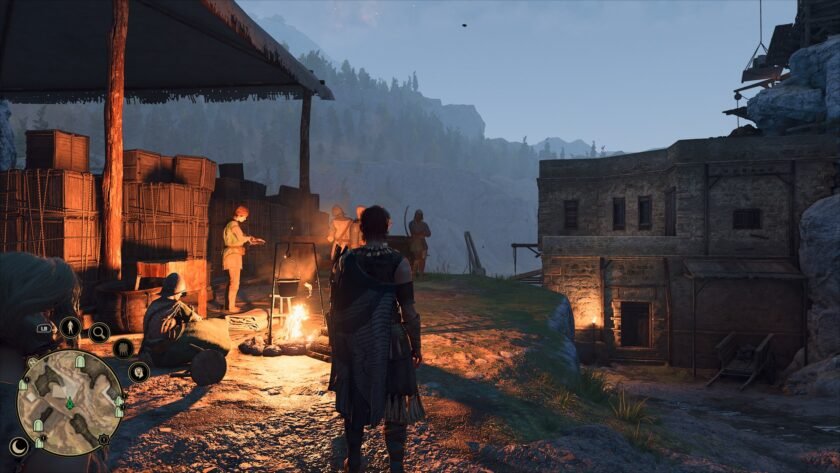Activate the magnifying glass search icon
The image size is (840, 473).
point(99,332)
